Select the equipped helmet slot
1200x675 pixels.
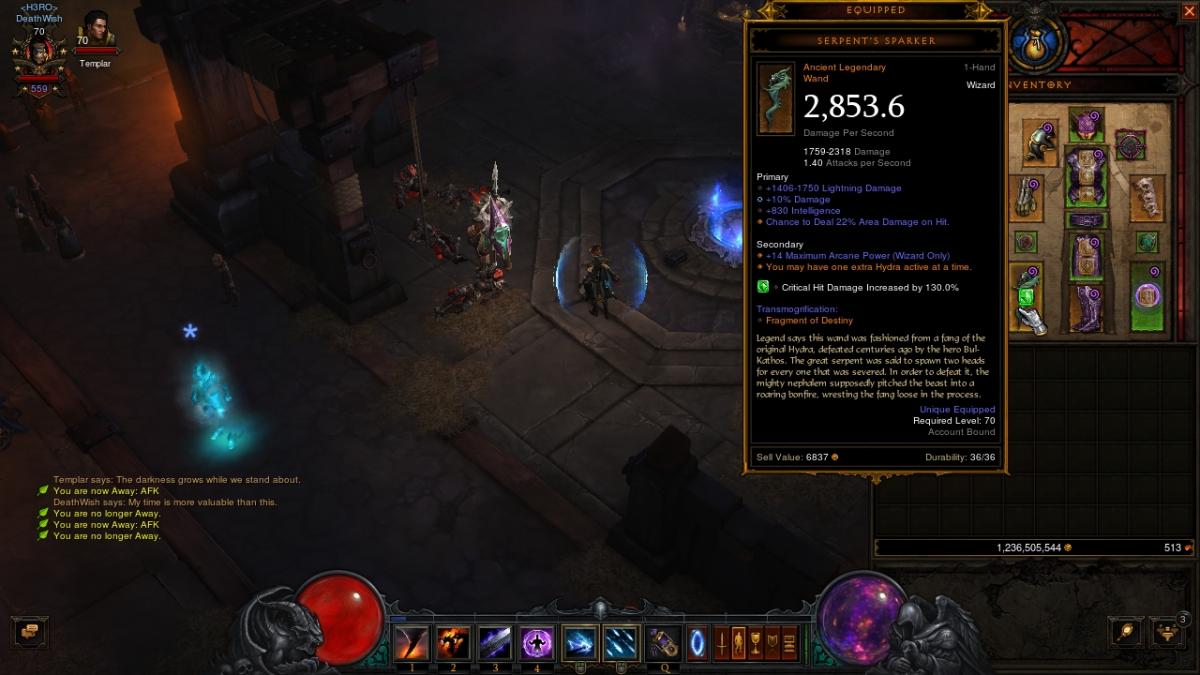pos(1087,125)
